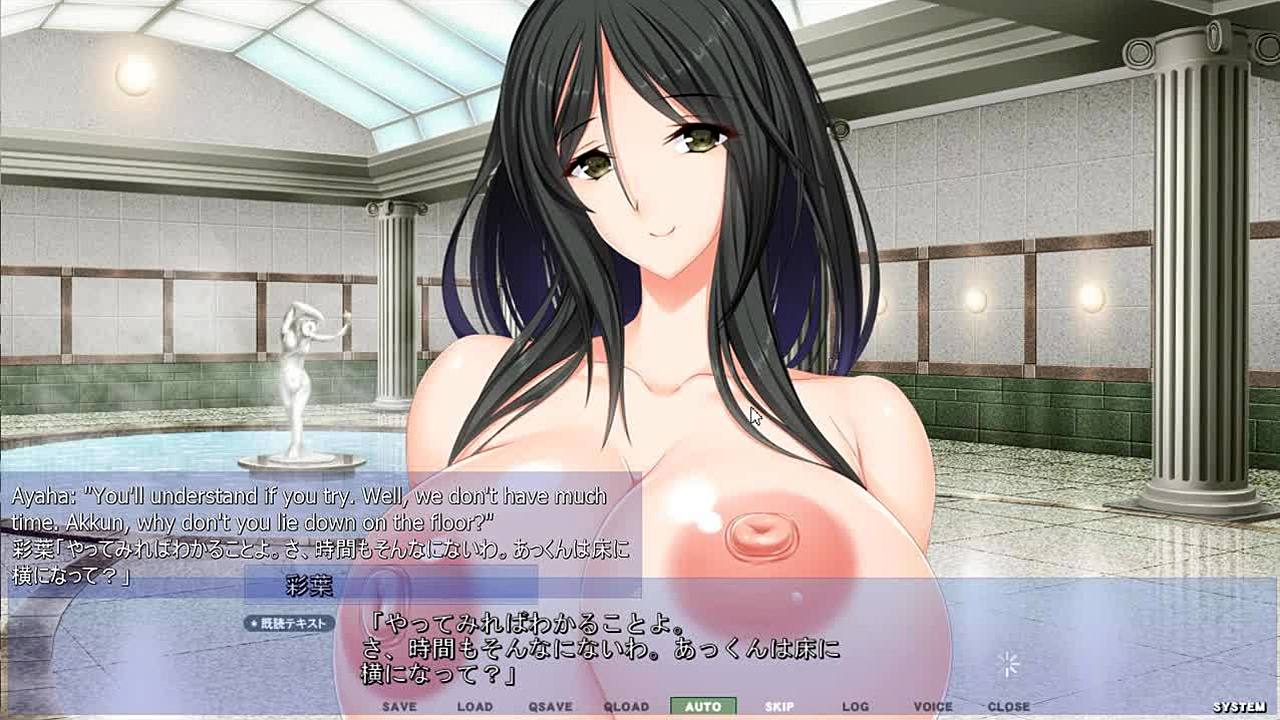Open the LOAD menu
This screenshot has height=720, width=1280.
point(475,706)
